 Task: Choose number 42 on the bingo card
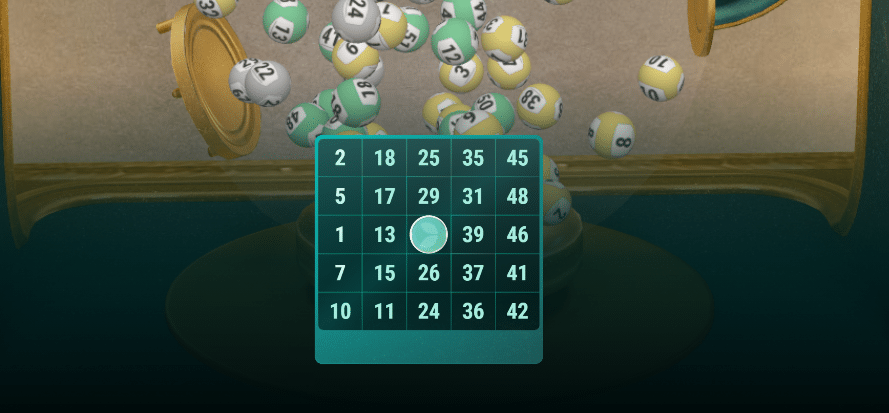pos(517,311)
